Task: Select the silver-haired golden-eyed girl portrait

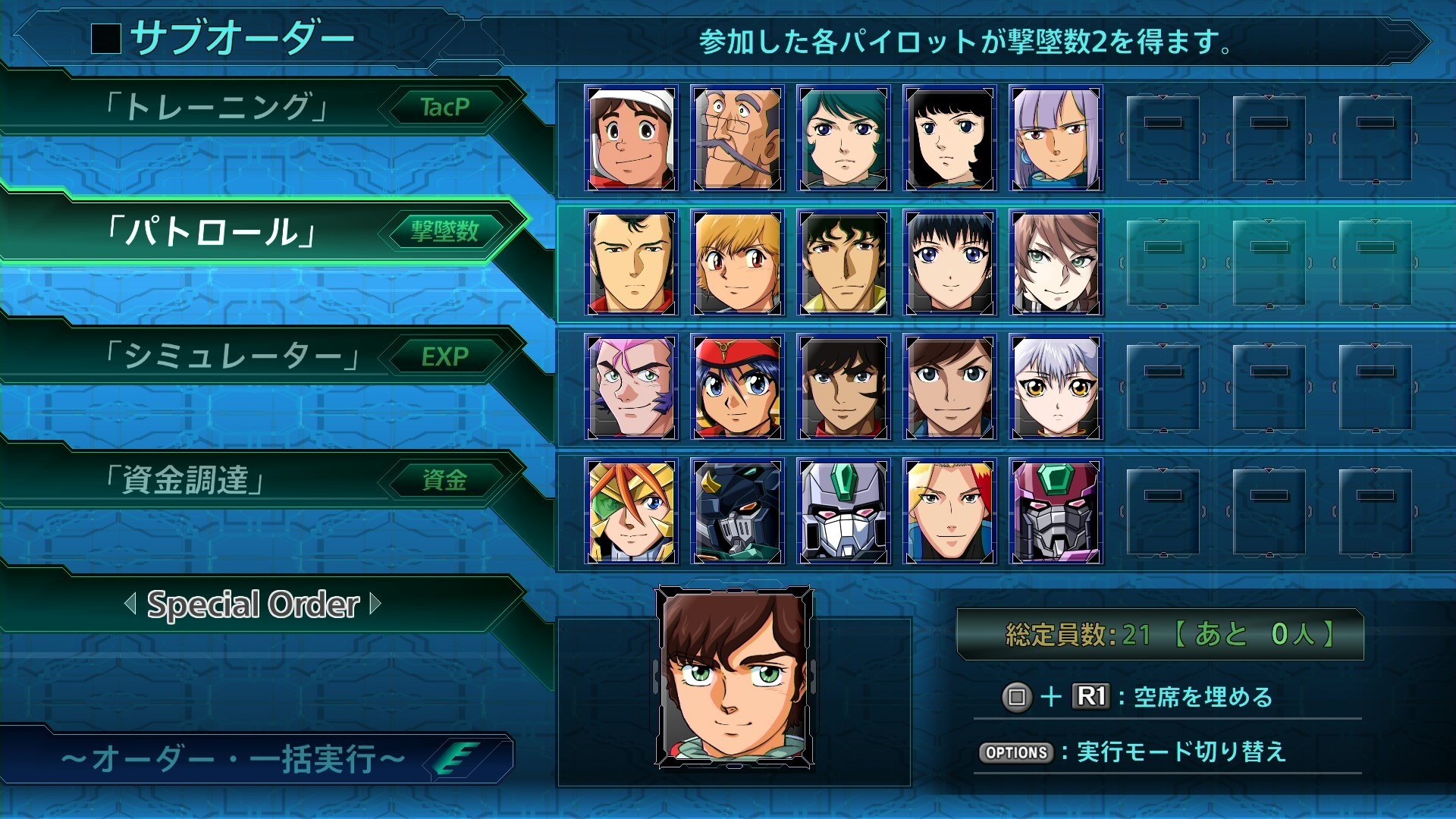Action: click(1056, 388)
